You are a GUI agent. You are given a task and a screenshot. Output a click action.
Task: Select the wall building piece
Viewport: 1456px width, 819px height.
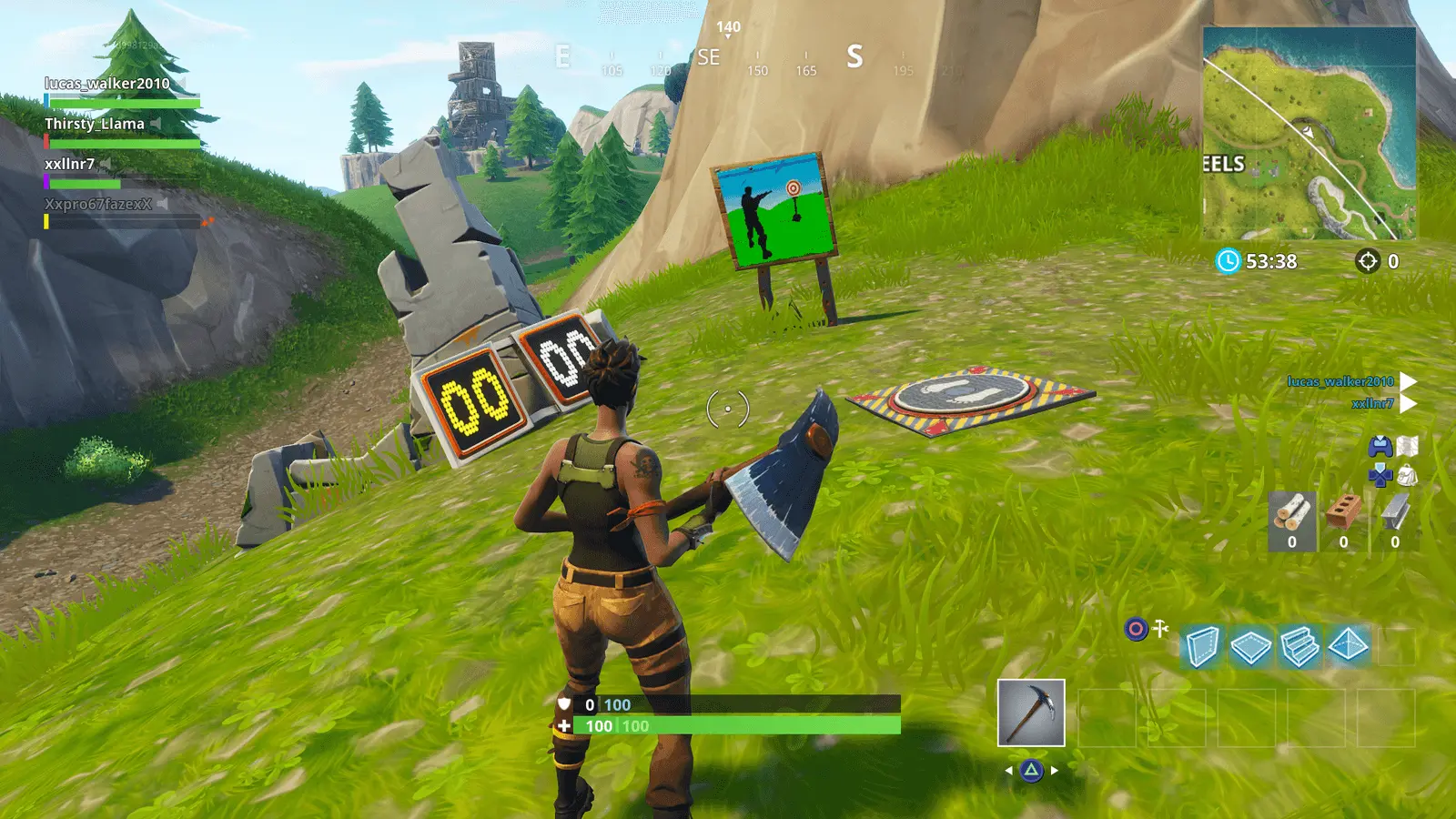pyautogui.click(x=1203, y=646)
